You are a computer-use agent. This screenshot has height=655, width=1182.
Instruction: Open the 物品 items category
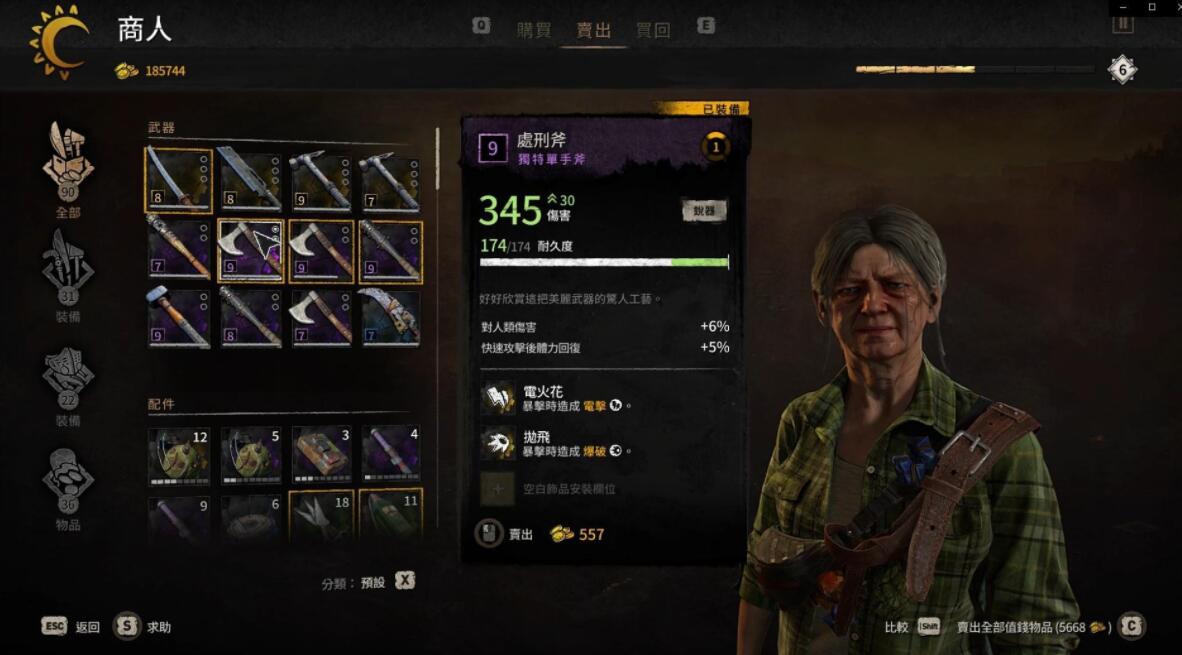[68, 484]
